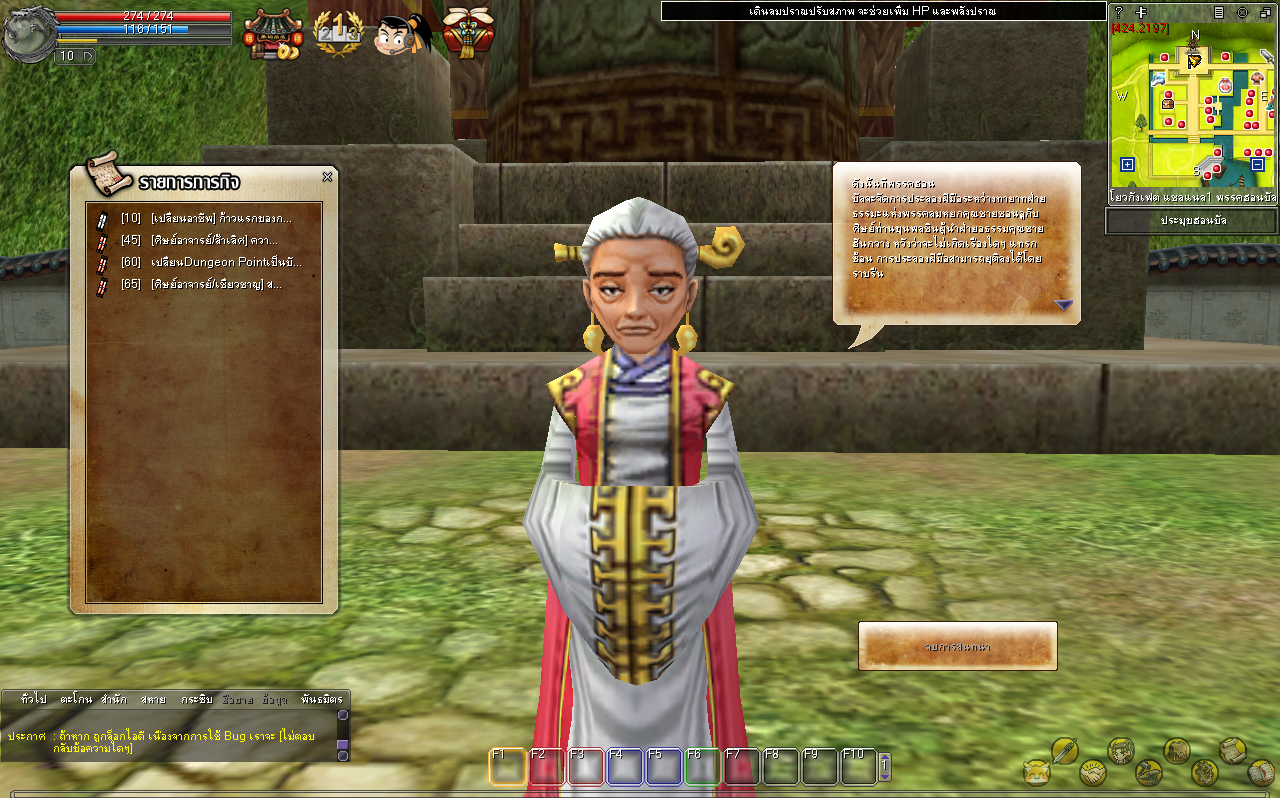Switch to the ตะโกน shout chat tab
Viewport: 1280px width, 798px height.
(x=77, y=699)
